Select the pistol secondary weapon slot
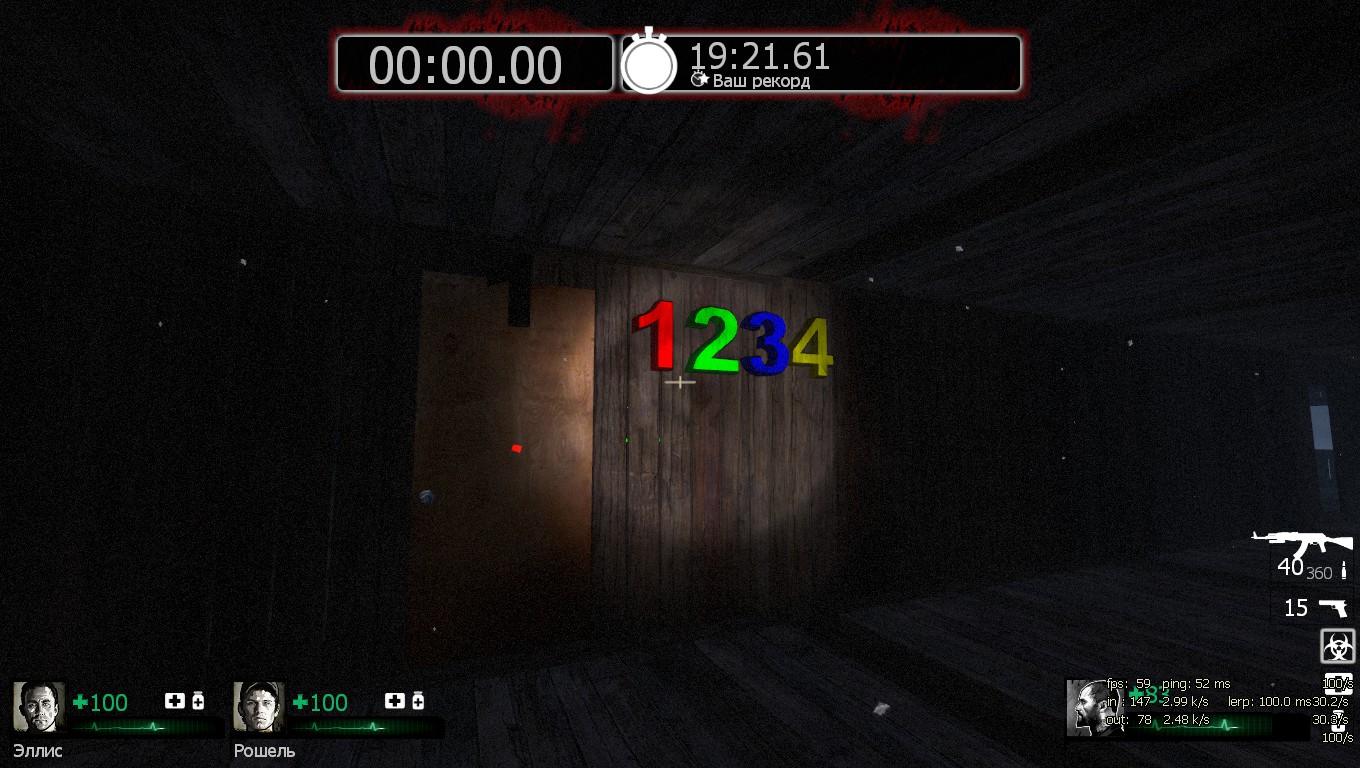1360x768 pixels. point(1331,607)
